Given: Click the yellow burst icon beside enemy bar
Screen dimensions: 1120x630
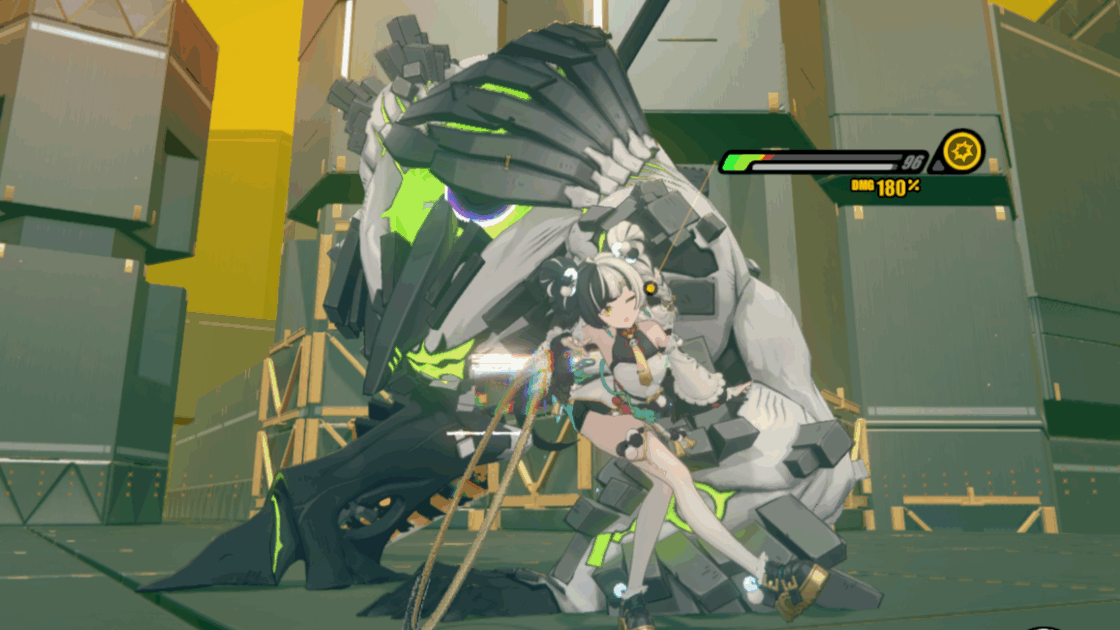Looking at the screenshot, I should 964,152.
